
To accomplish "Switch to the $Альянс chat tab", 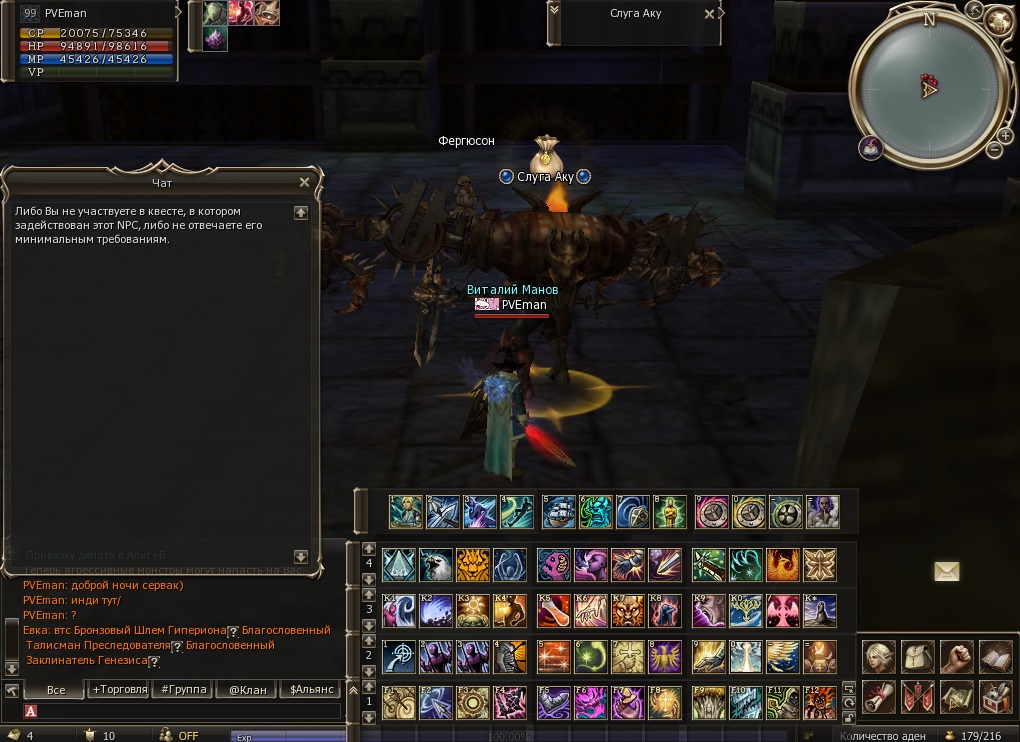I will [309, 690].
